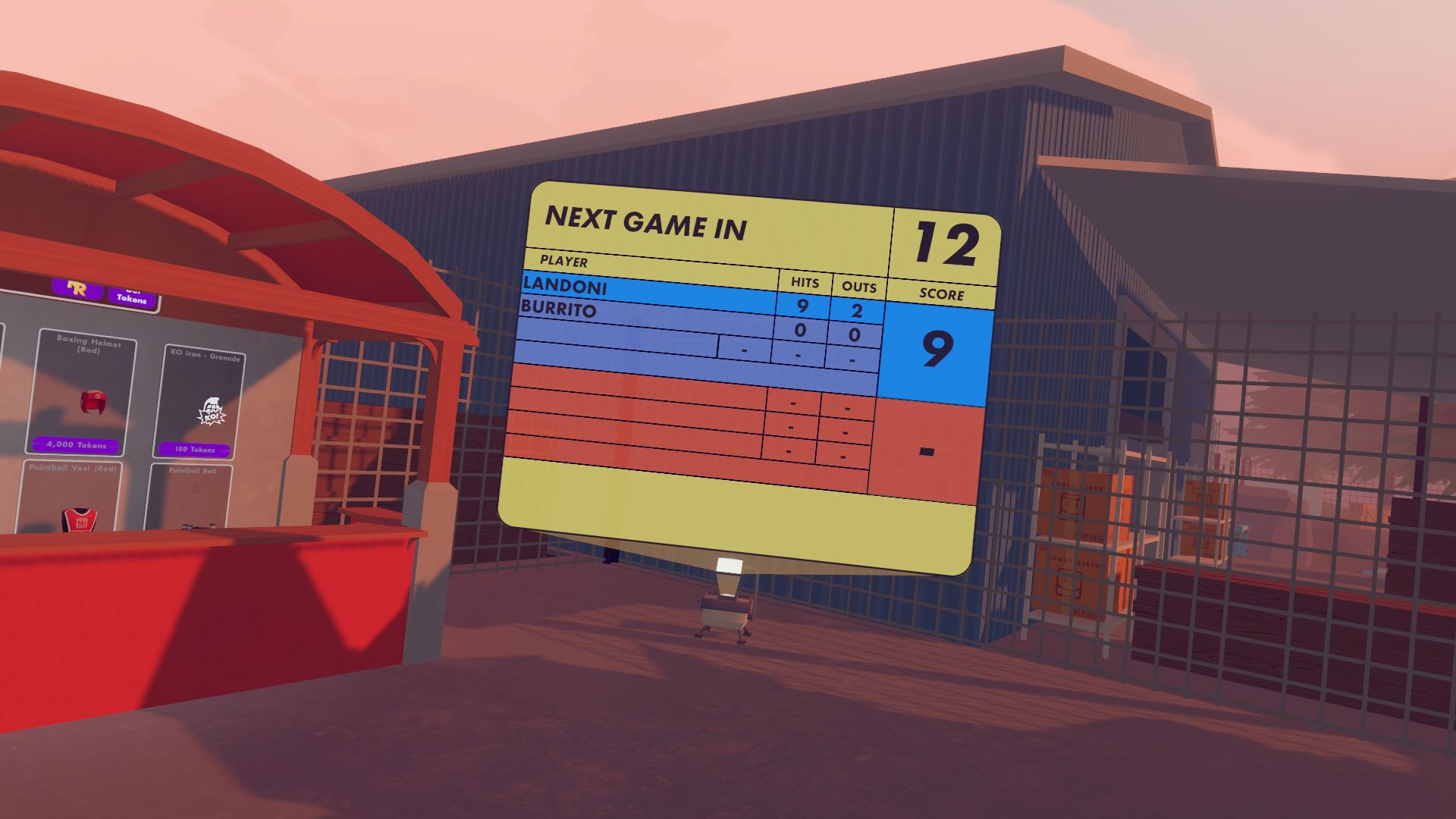Click the SCORE column header
The image size is (1456, 819).
[x=943, y=295]
